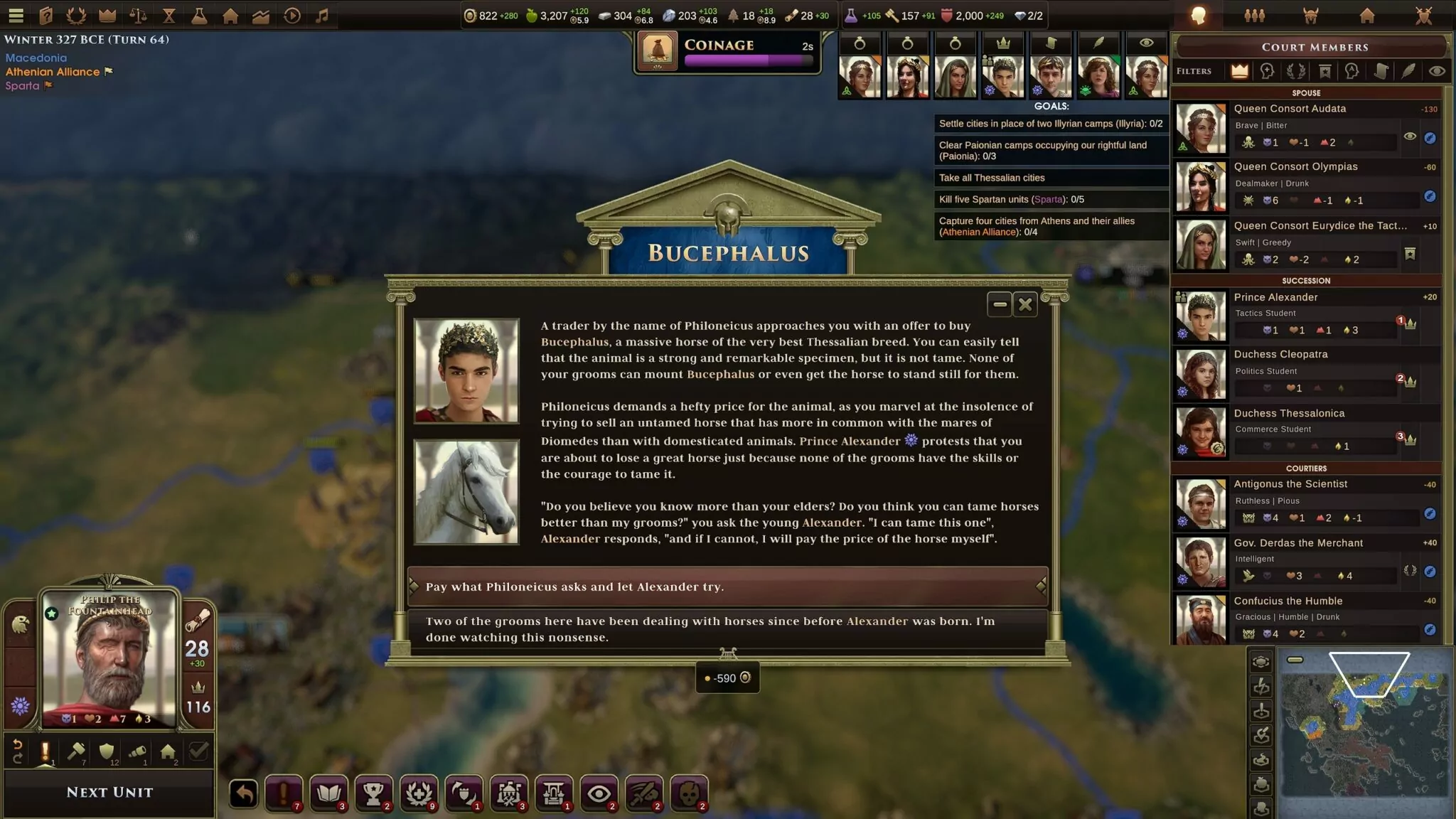
Task: Click Philip the Fountainhead leader portrait
Action: 109,658
